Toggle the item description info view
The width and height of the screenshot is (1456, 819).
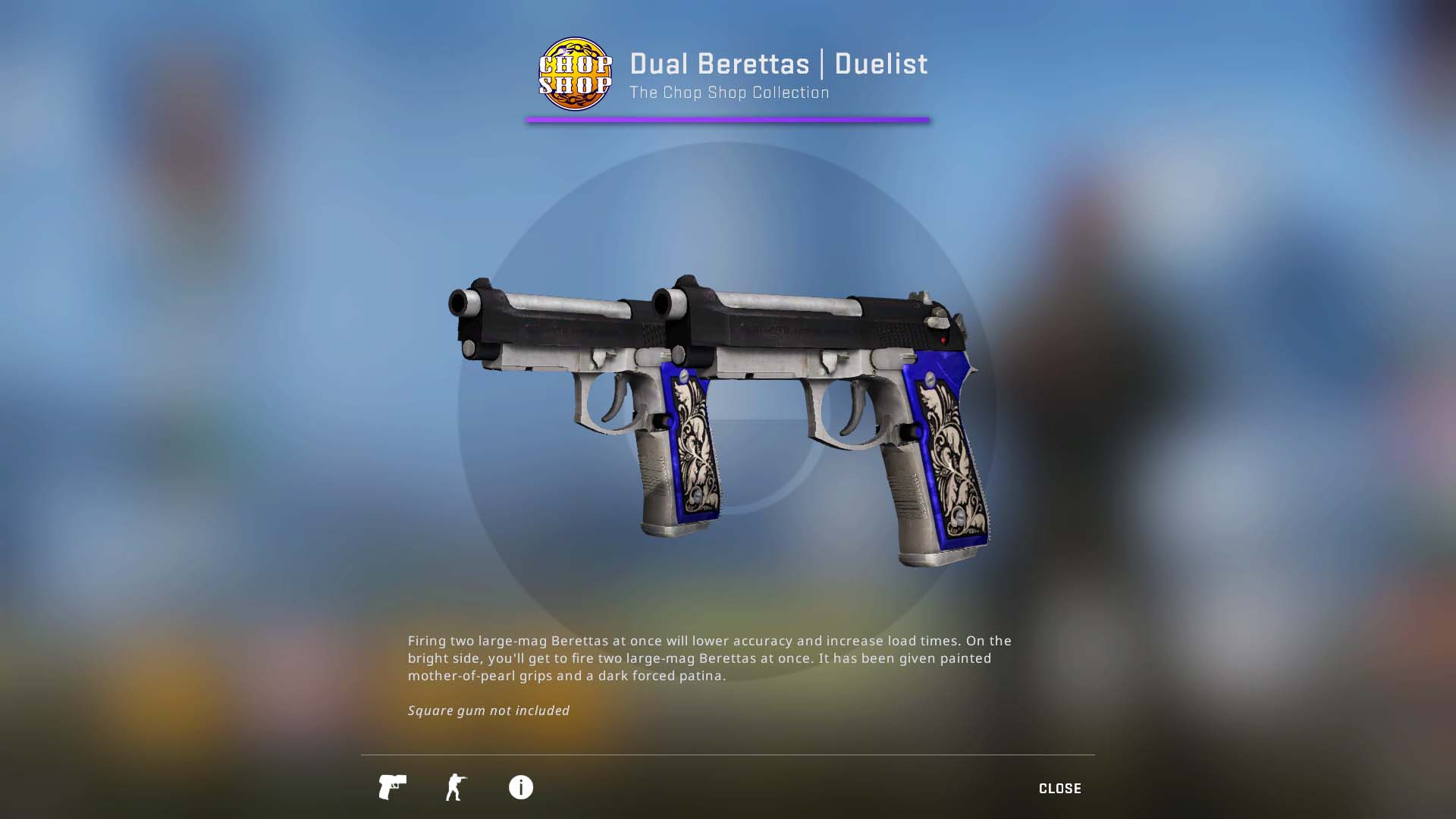click(519, 788)
